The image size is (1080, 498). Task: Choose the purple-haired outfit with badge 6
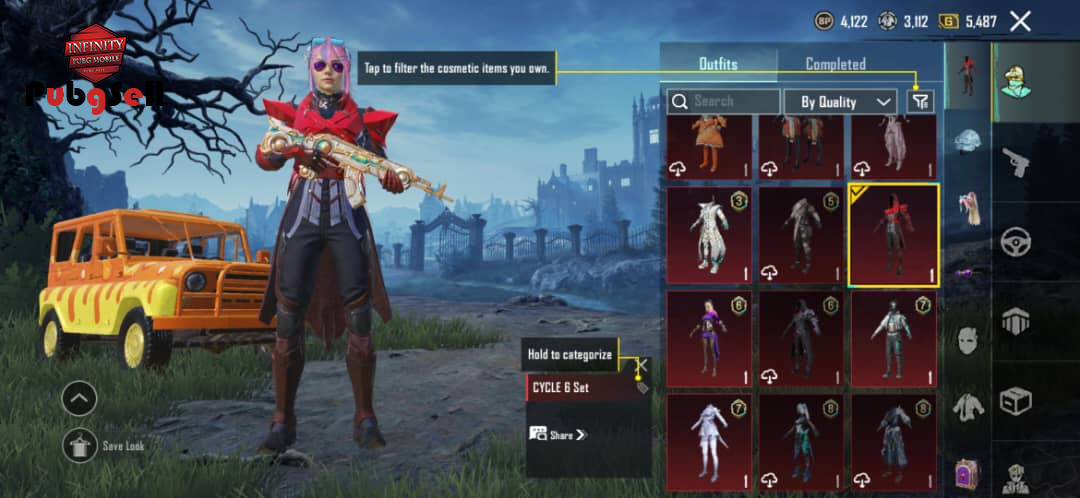coord(709,339)
